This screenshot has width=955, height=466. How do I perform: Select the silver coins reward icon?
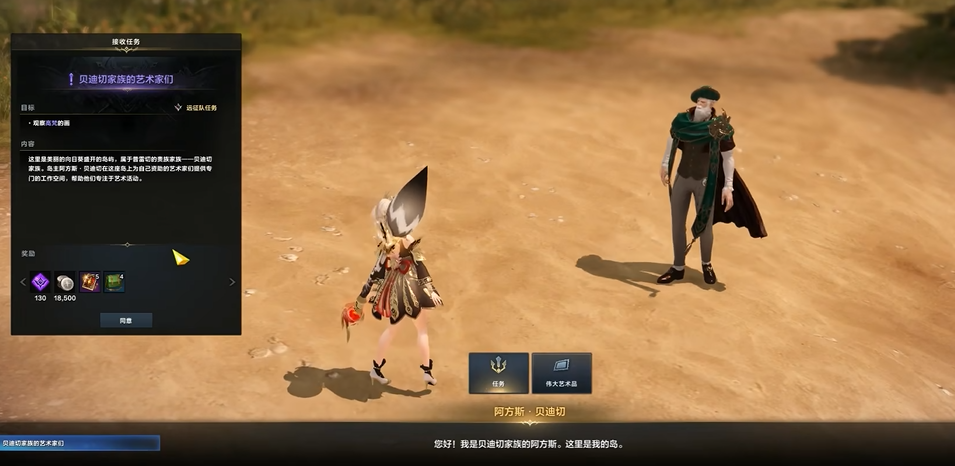tap(65, 282)
